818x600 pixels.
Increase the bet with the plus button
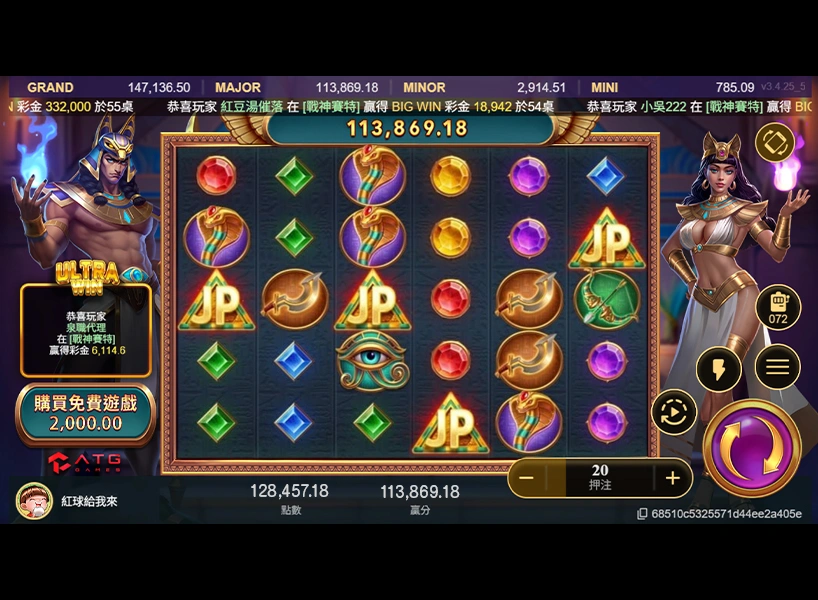pos(672,478)
